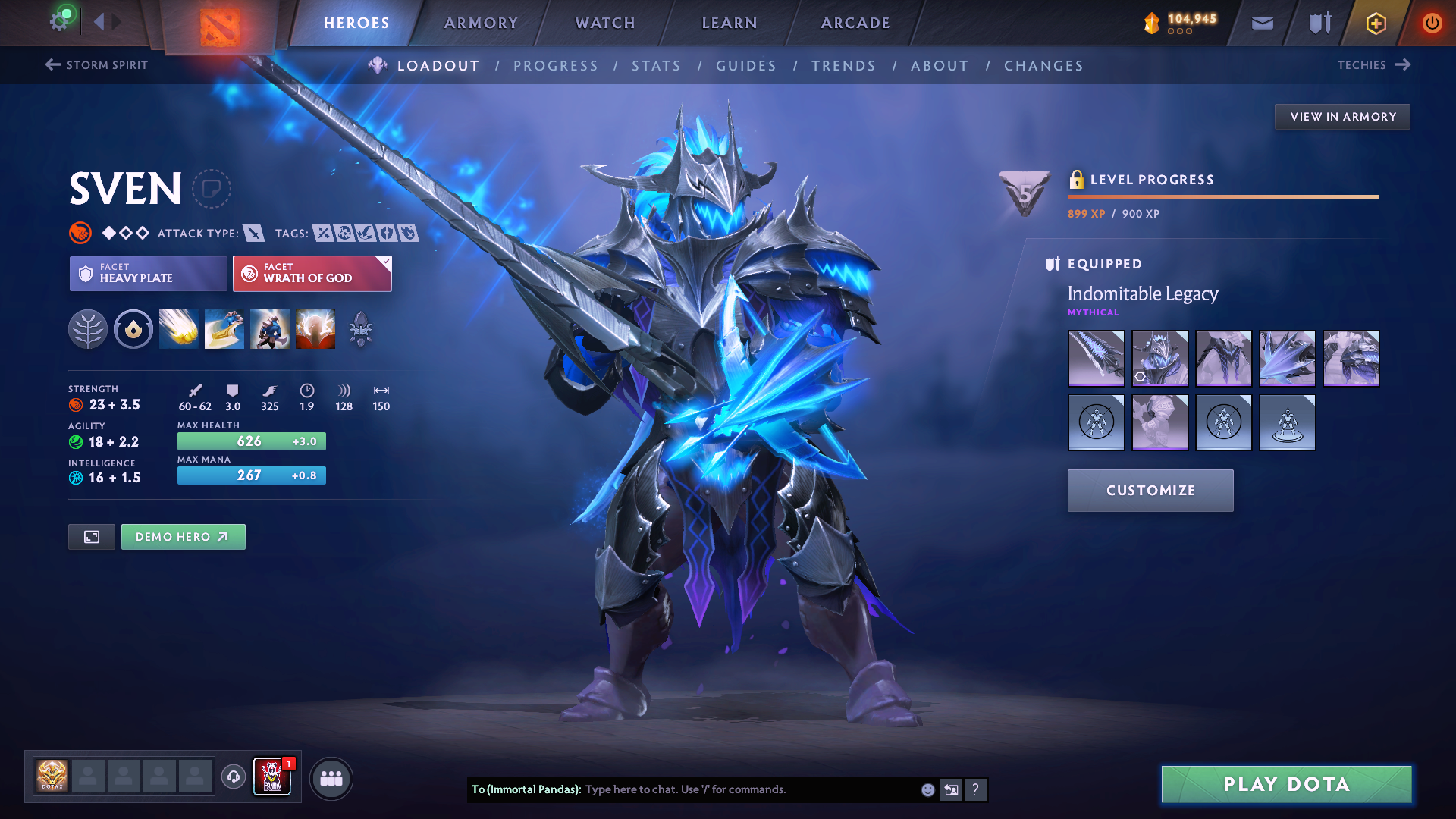Choose the Wrath of God facet
Image resolution: width=1456 pixels, height=819 pixels.
pos(312,273)
